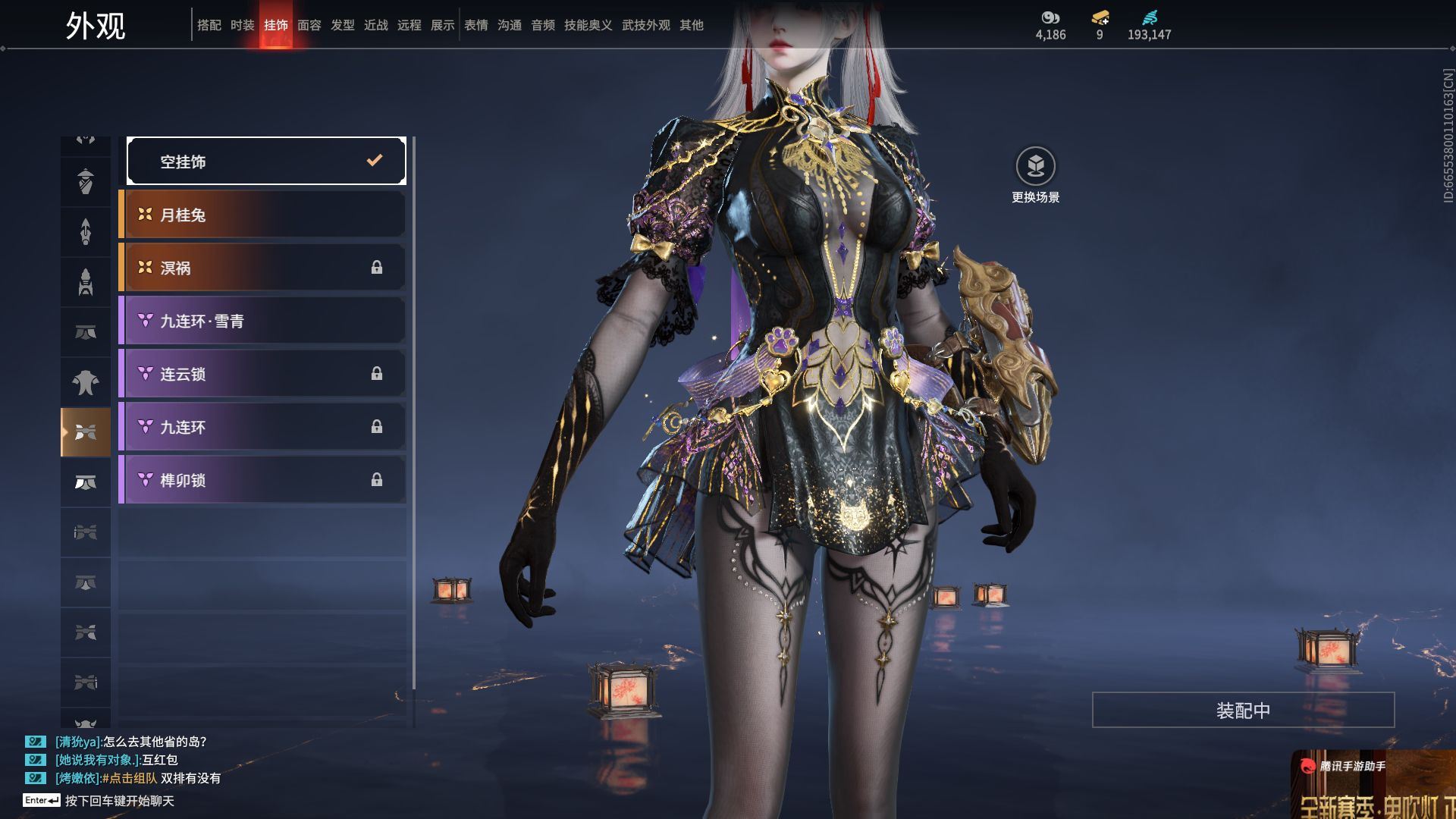Select the locked 榫卯锁 accessory
This screenshot has width=1456, height=819.
click(x=262, y=480)
